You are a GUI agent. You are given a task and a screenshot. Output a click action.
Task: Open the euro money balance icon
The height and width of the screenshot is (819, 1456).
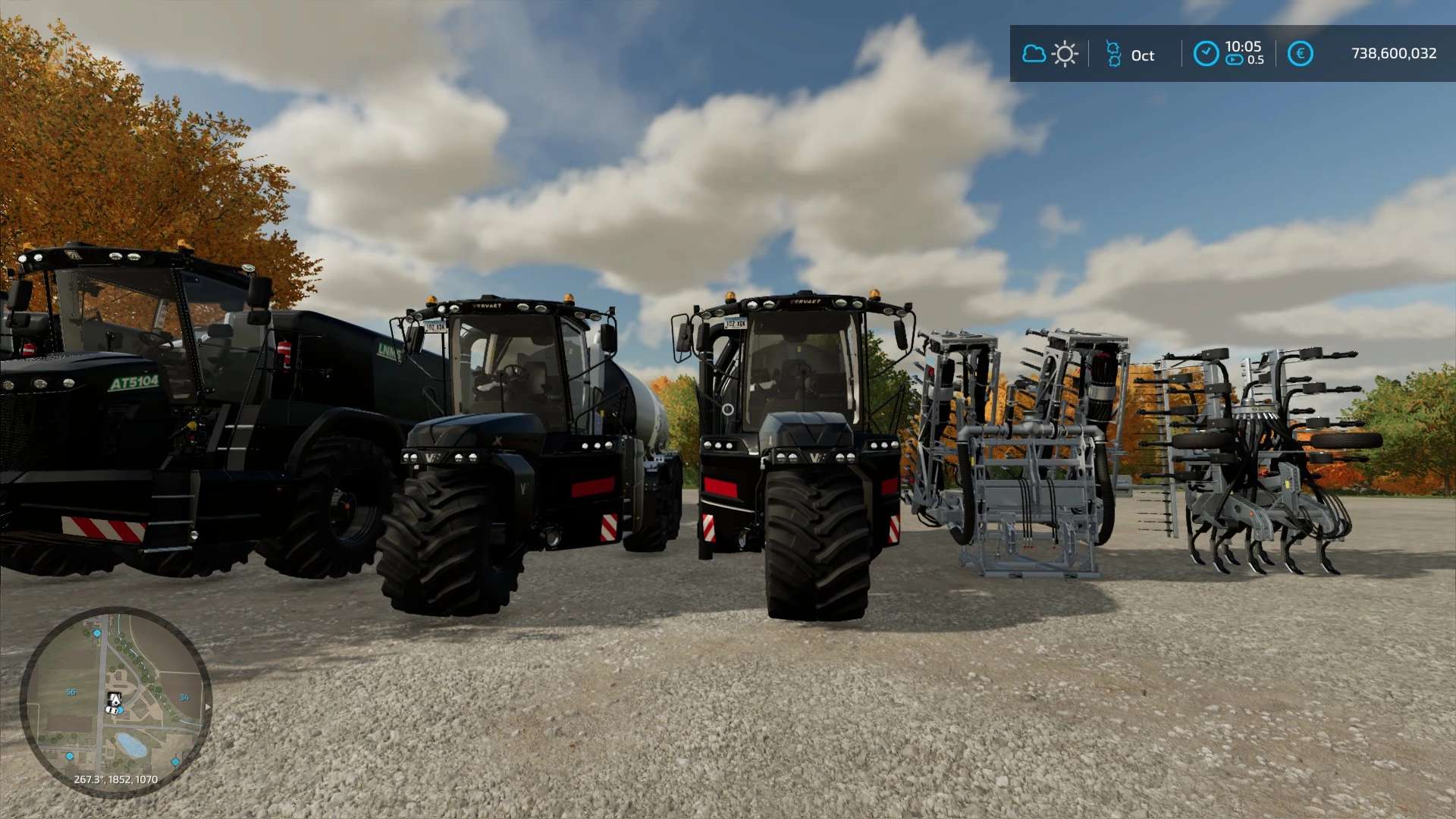(1300, 54)
